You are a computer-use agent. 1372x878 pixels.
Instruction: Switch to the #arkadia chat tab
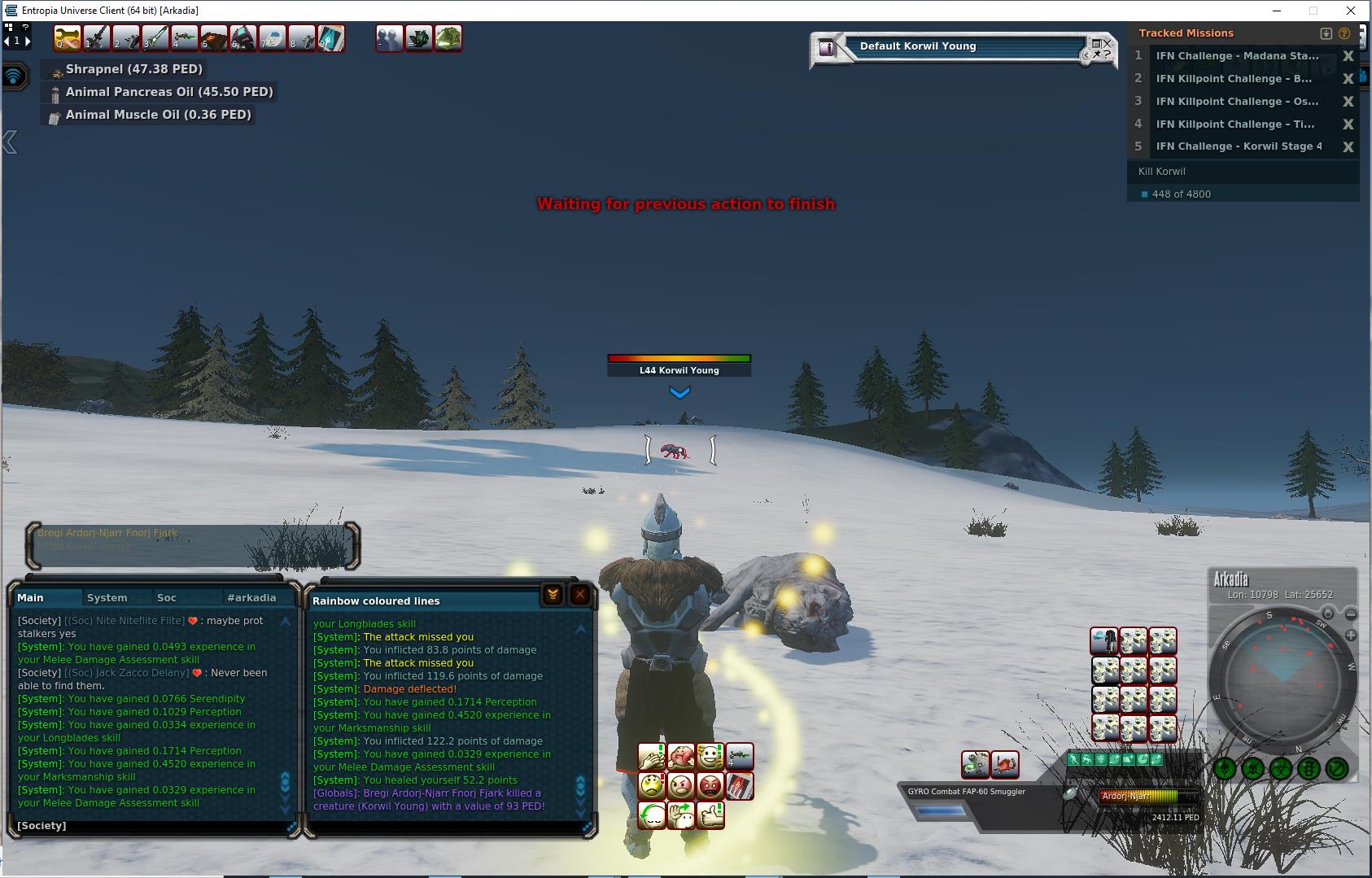coord(251,597)
